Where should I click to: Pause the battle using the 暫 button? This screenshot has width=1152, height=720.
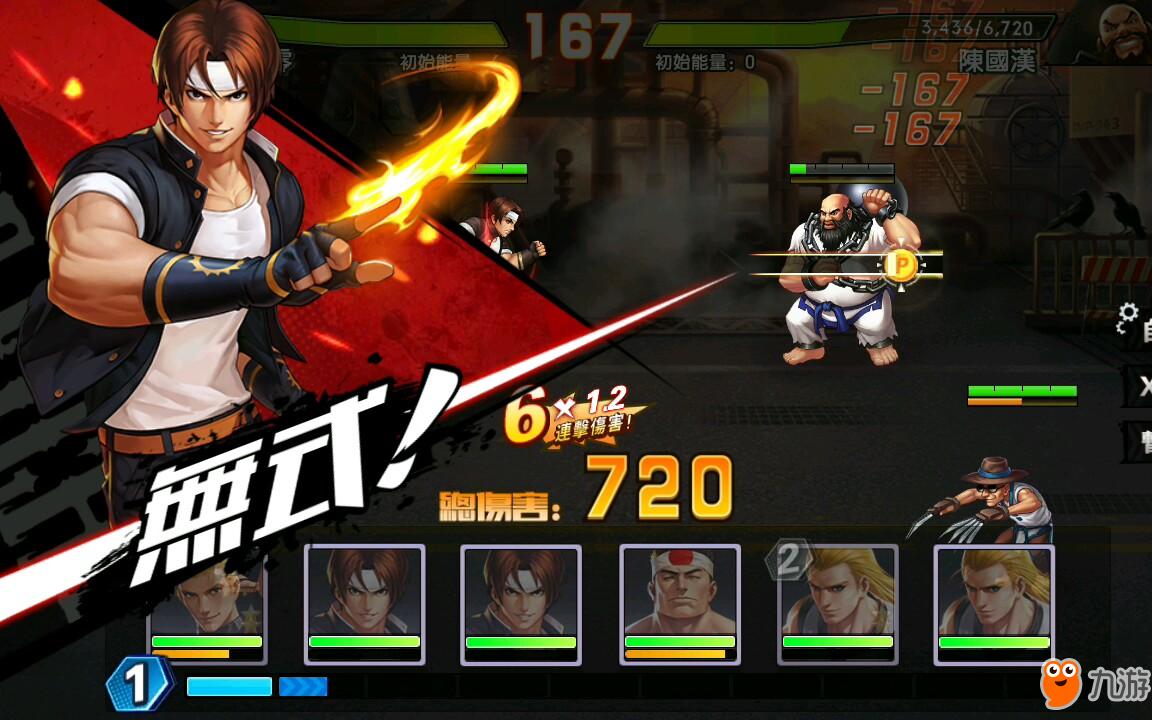click(x=1138, y=441)
